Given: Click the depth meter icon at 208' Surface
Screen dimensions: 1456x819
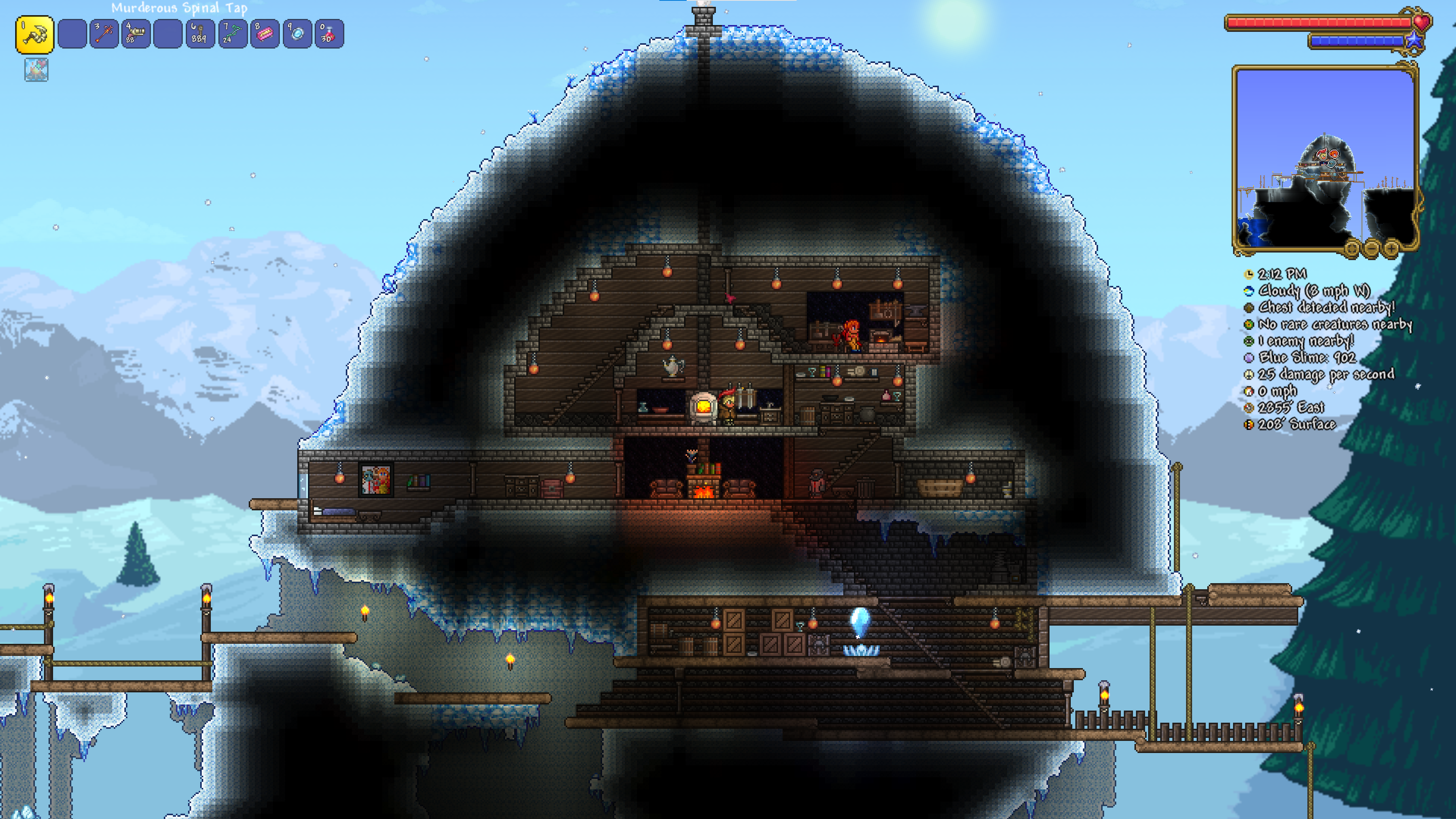Looking at the screenshot, I should [x=1249, y=425].
